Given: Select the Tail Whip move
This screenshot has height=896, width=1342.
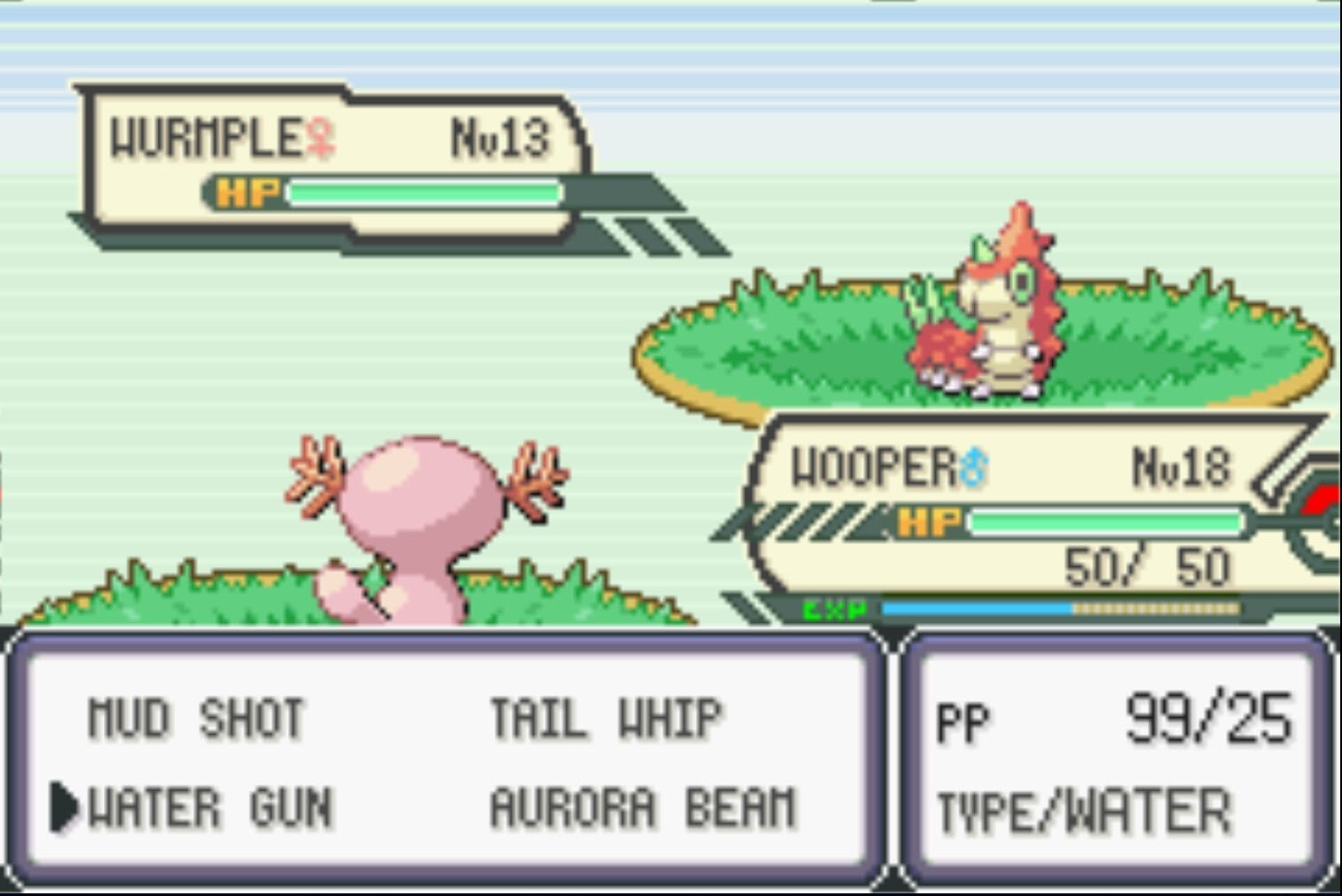Looking at the screenshot, I should 607,716.
